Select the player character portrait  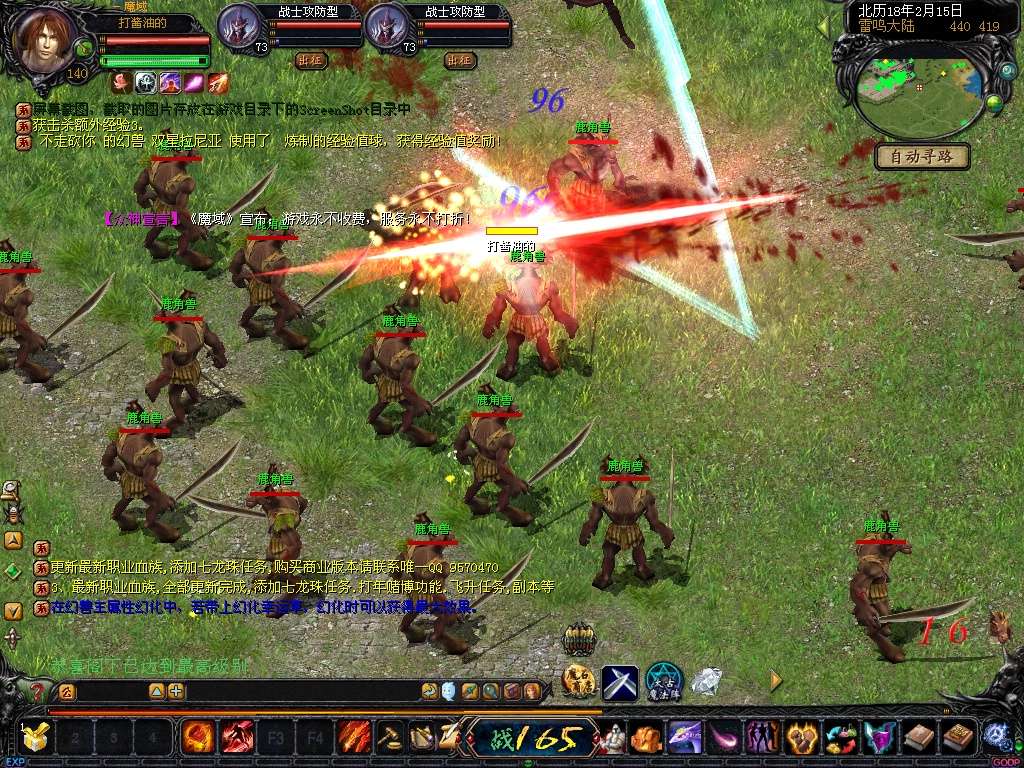click(46, 38)
